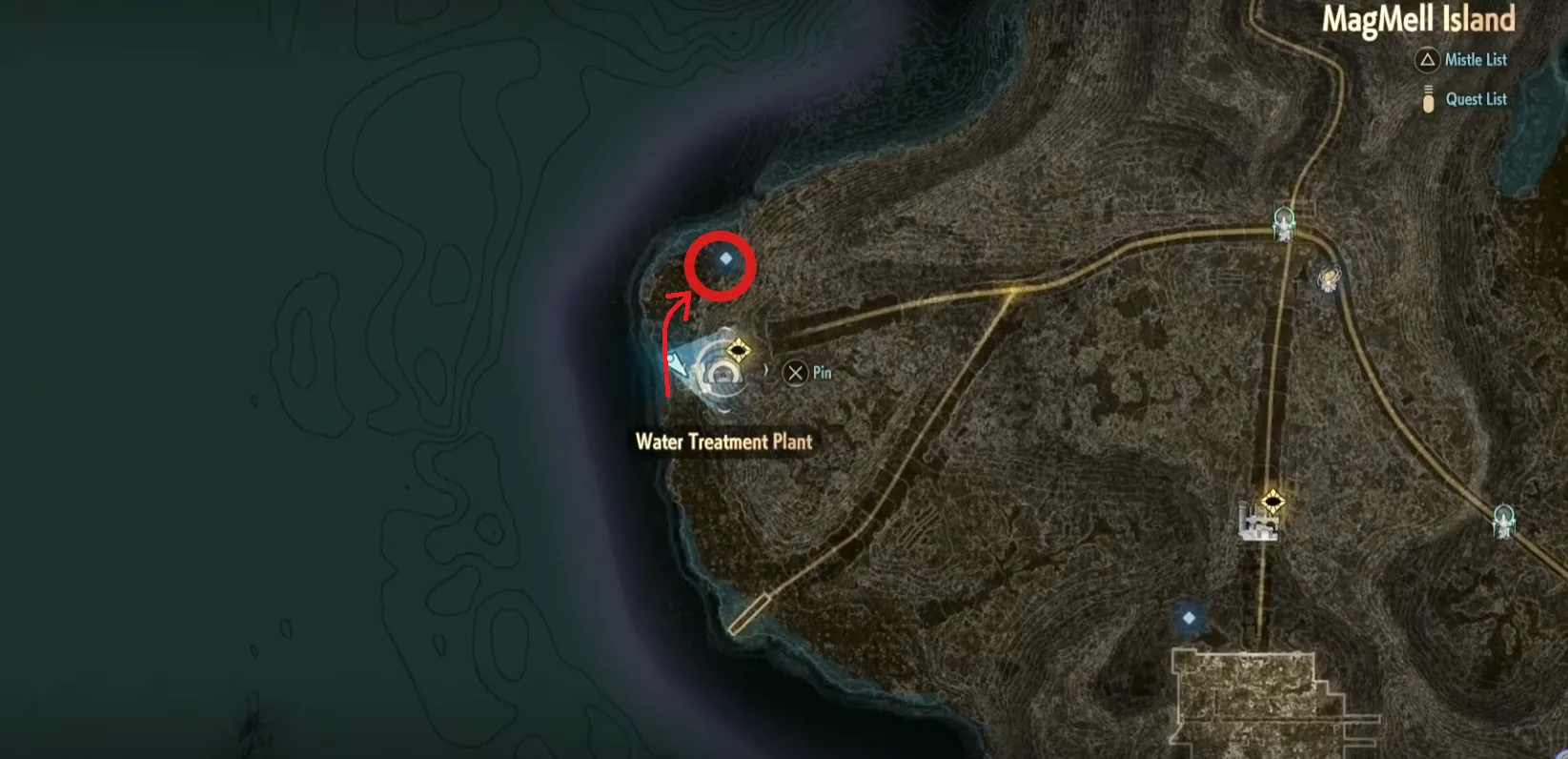Screen dimensions: 1568x759
Task: Click the MagMell Island title
Action: [1419, 19]
